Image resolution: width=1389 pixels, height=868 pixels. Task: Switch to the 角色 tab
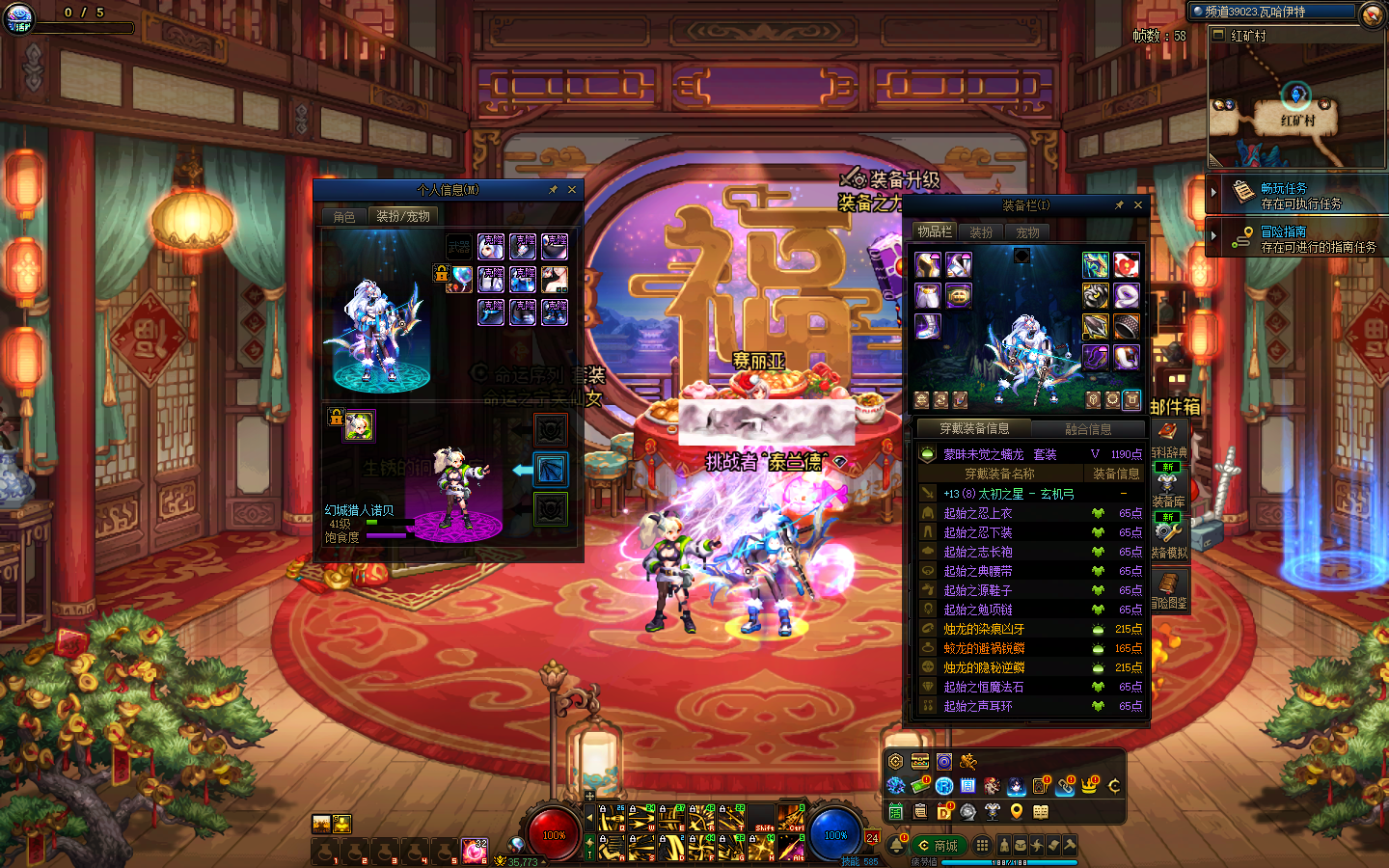pos(344,217)
